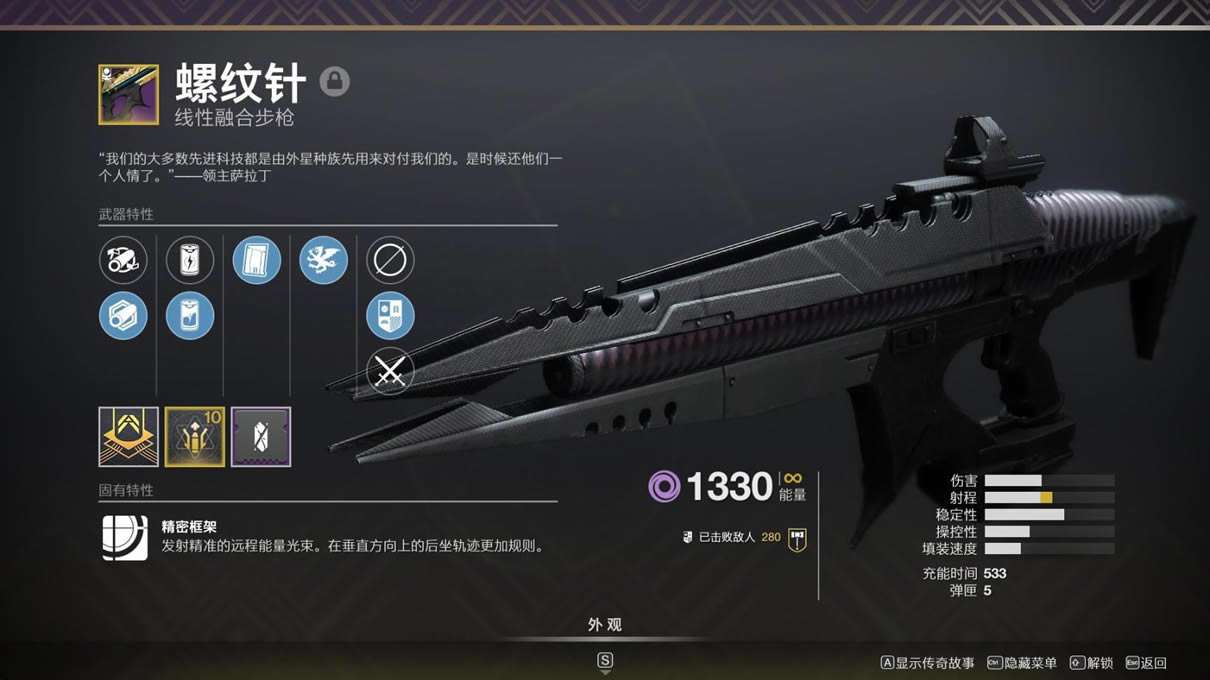
Task: Open the 外观 appearance section
Action: coord(604,625)
